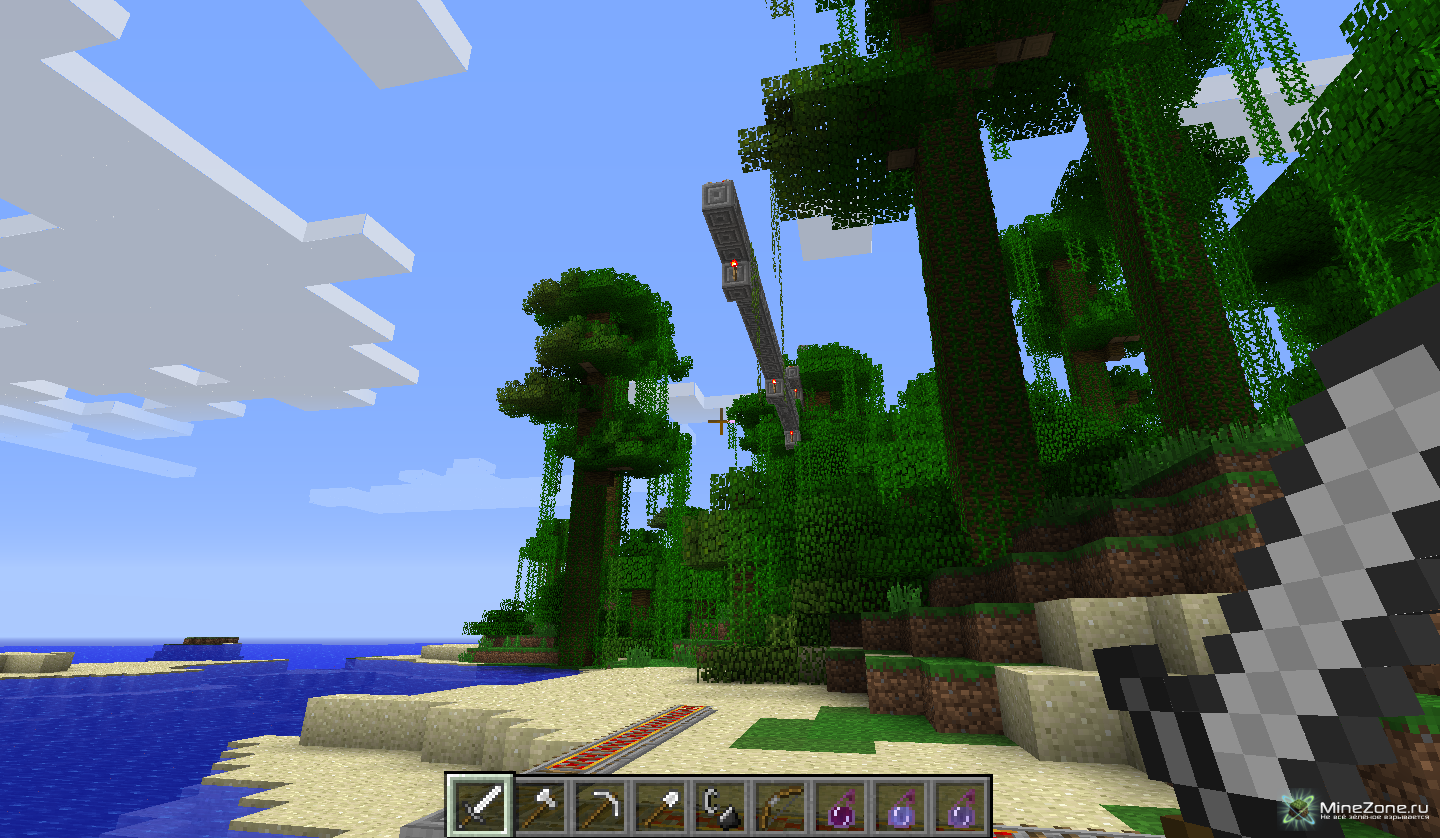Switch to the iron axe slot
This screenshot has height=838, width=1440.
click(x=541, y=805)
